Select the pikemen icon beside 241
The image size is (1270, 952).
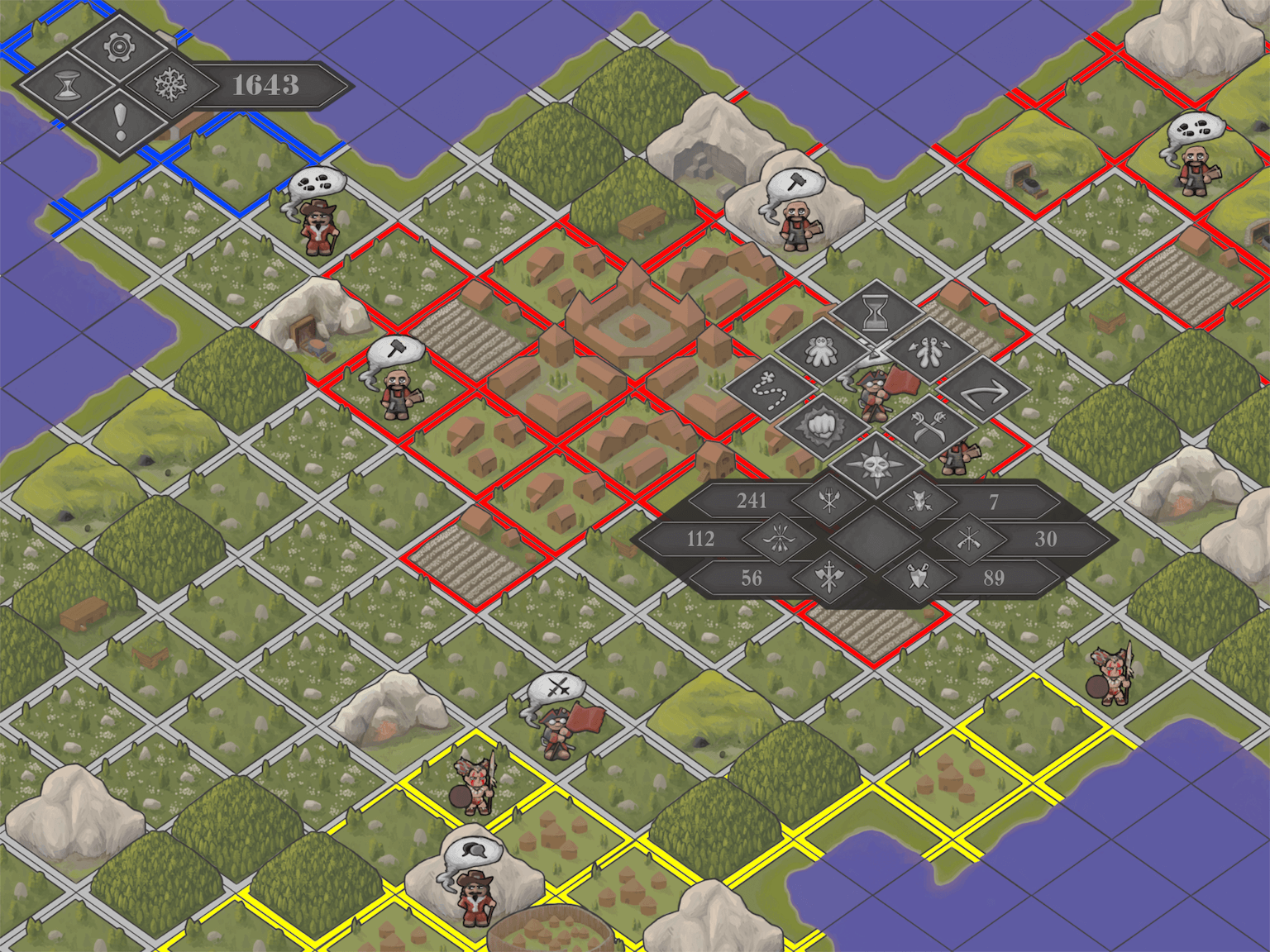coord(829,500)
